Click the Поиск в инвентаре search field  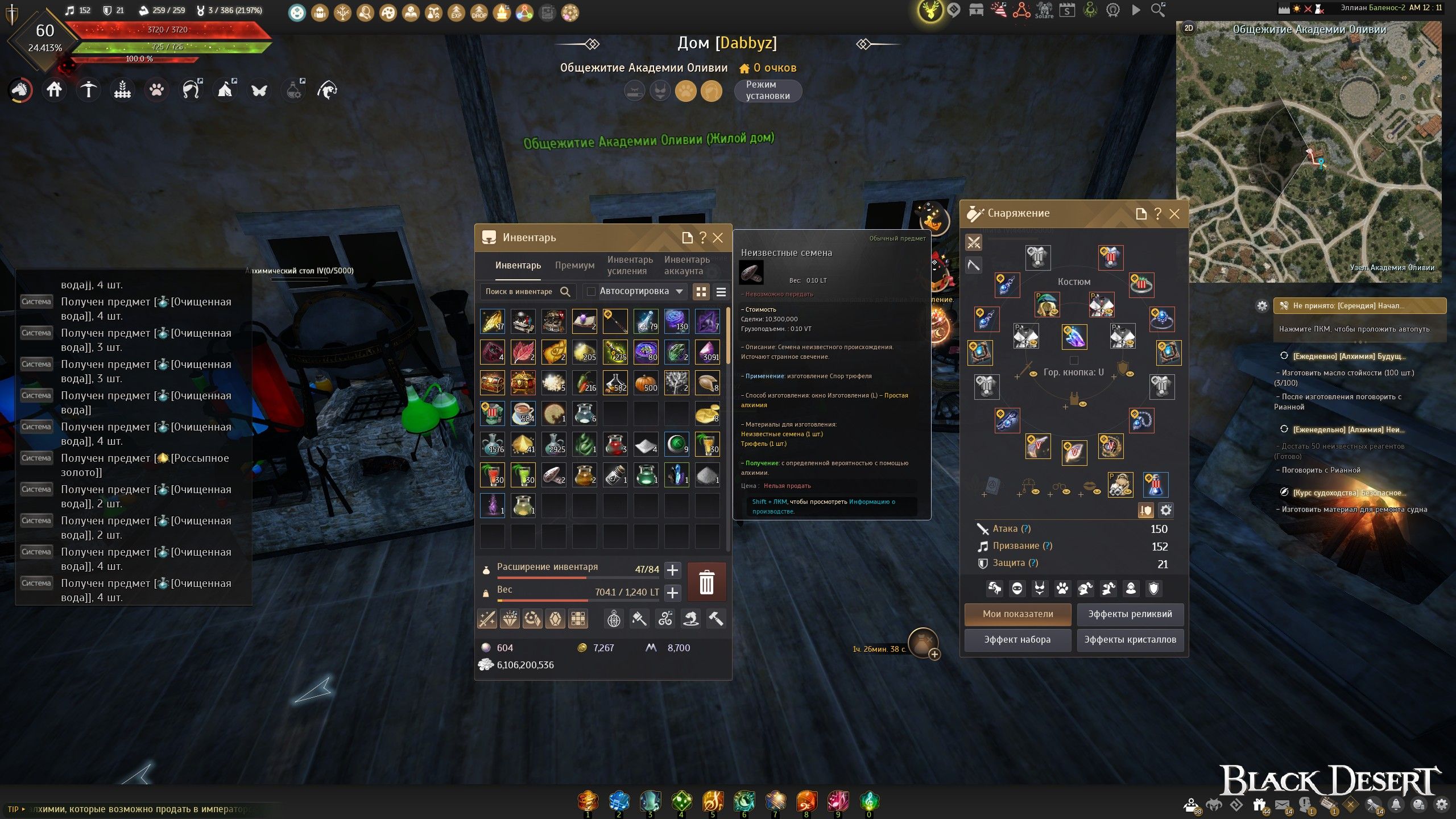[519, 292]
